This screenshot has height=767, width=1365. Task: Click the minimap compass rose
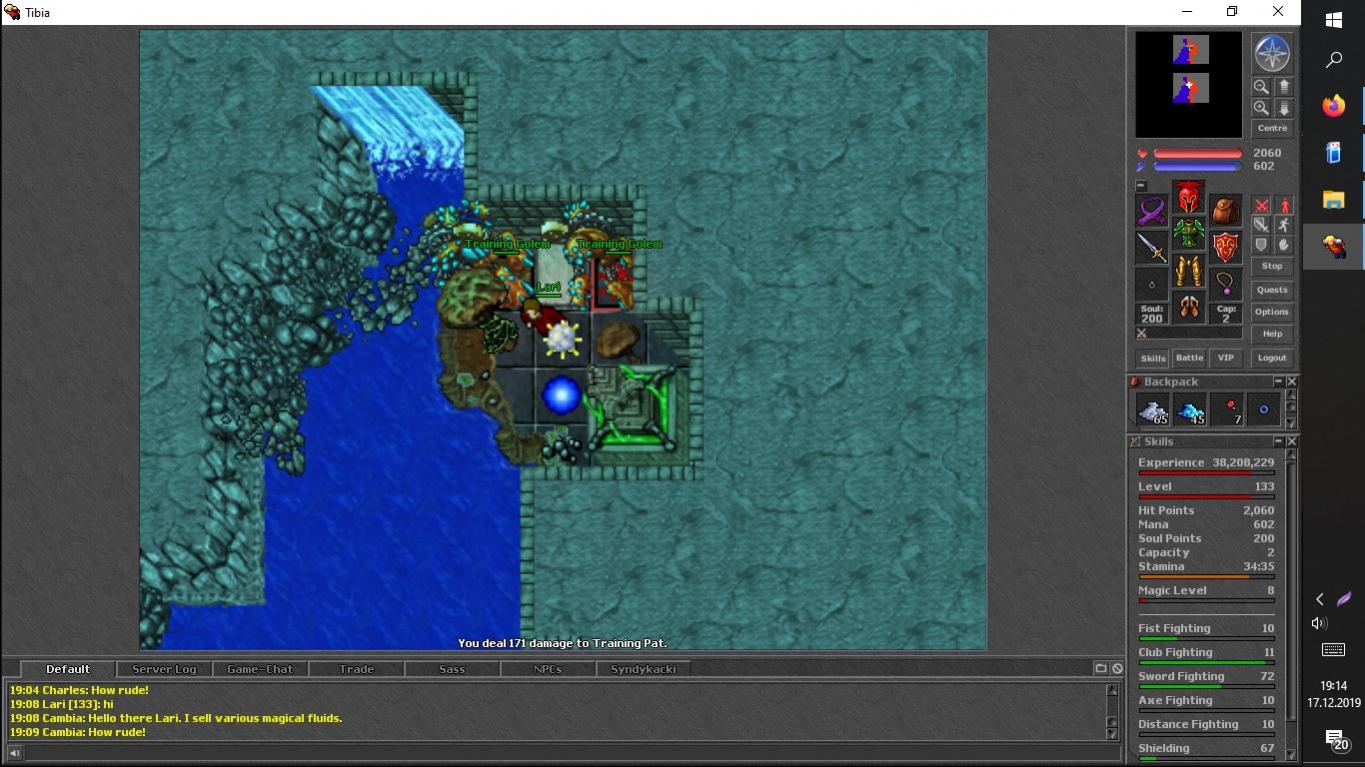click(x=1272, y=54)
